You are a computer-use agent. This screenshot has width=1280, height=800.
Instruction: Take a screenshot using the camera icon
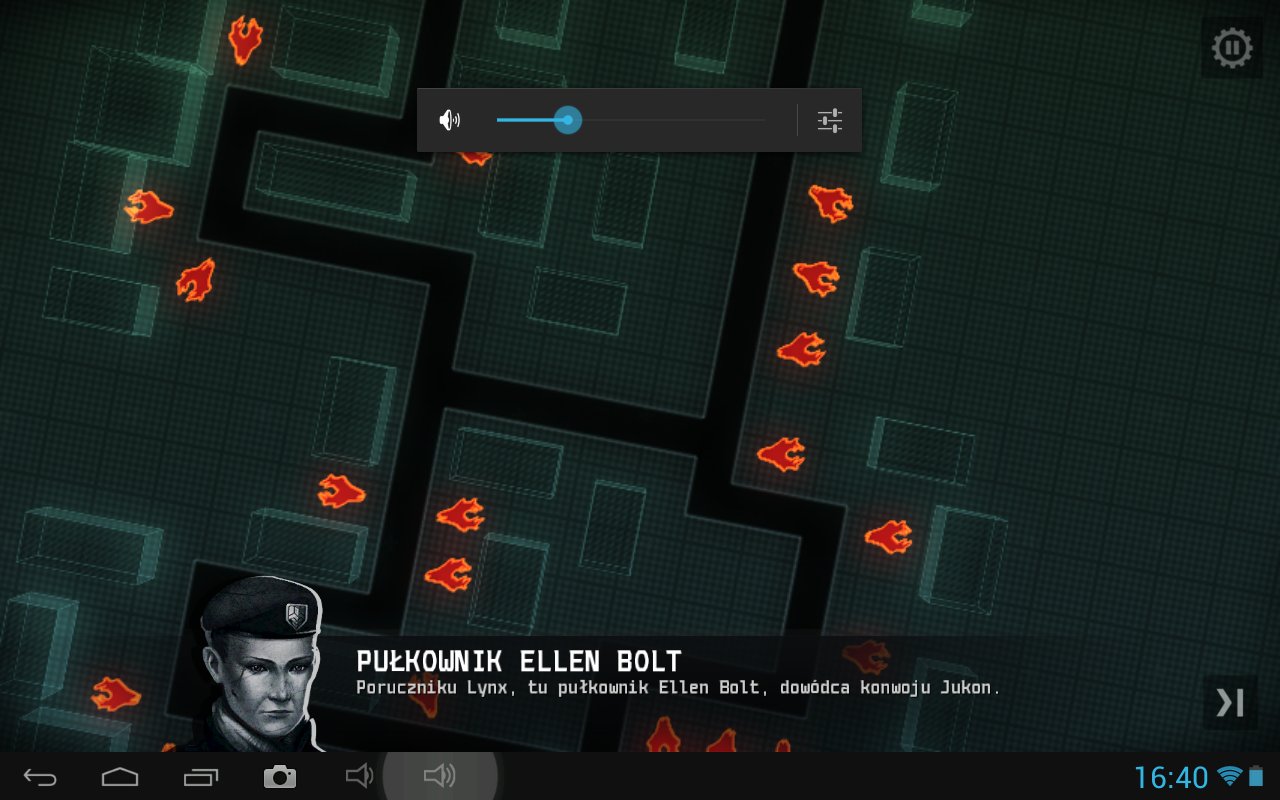pos(280,777)
